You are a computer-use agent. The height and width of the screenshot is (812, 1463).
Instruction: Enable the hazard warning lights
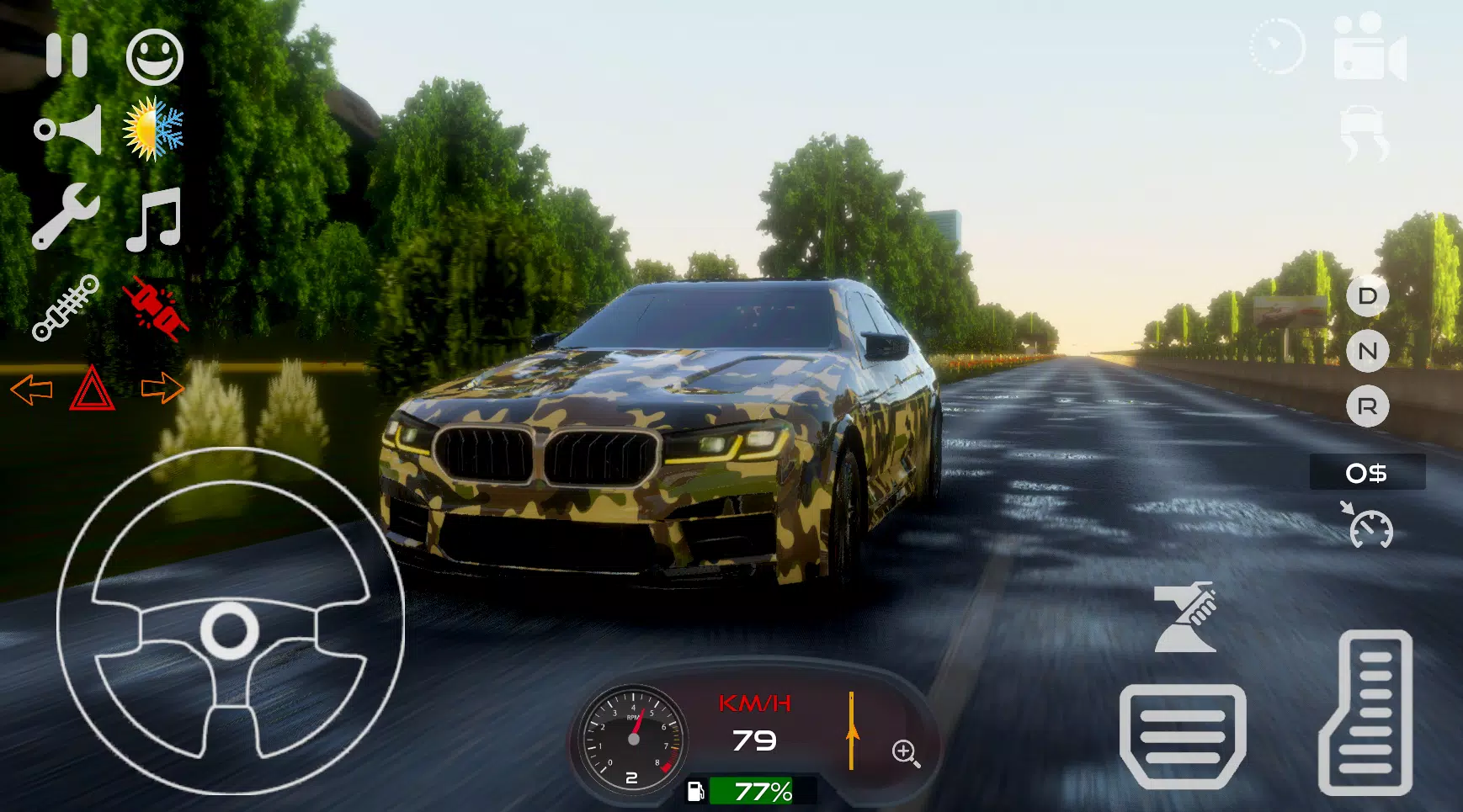(x=93, y=389)
